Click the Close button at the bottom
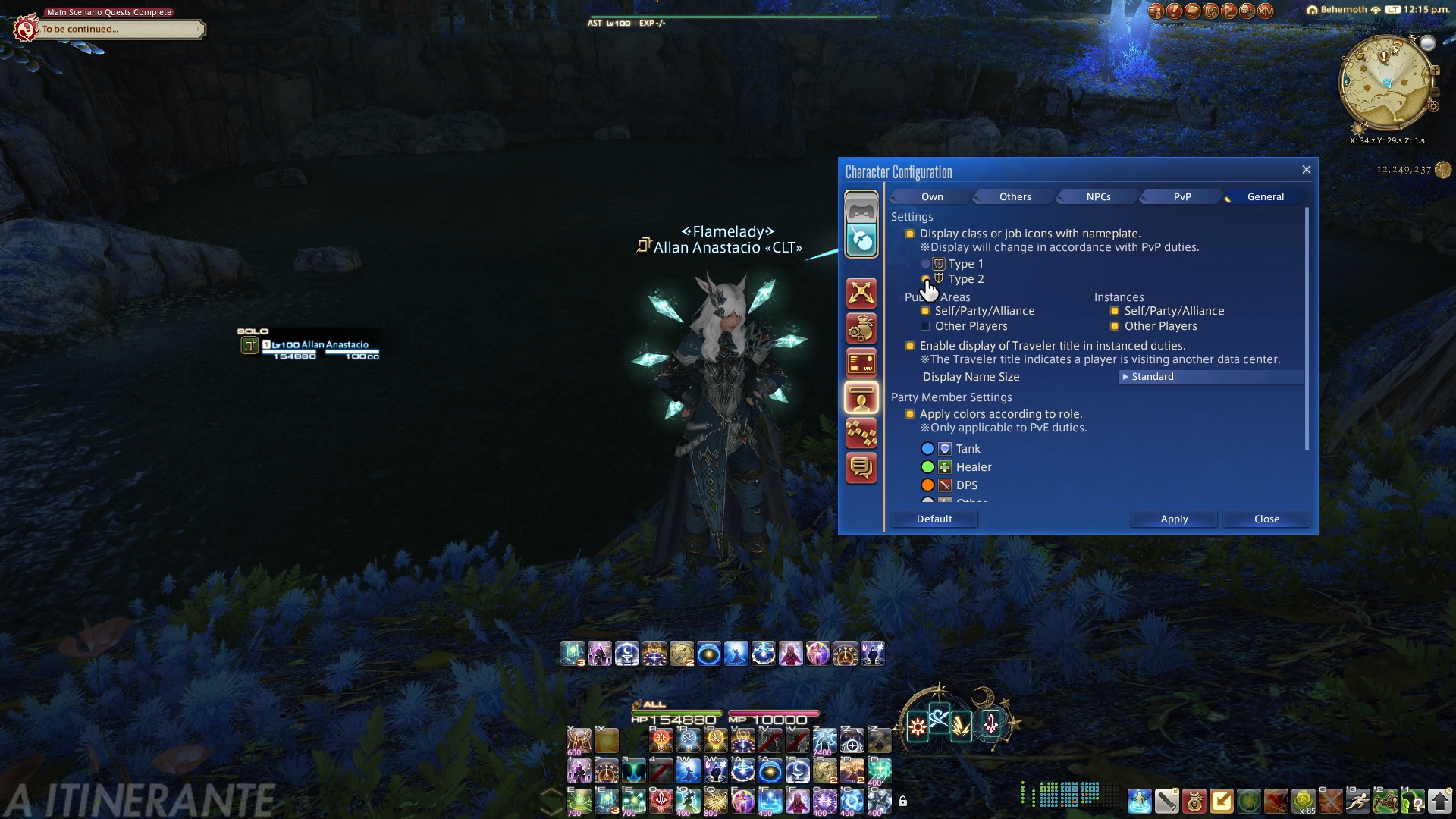The image size is (1456, 819). [1266, 519]
